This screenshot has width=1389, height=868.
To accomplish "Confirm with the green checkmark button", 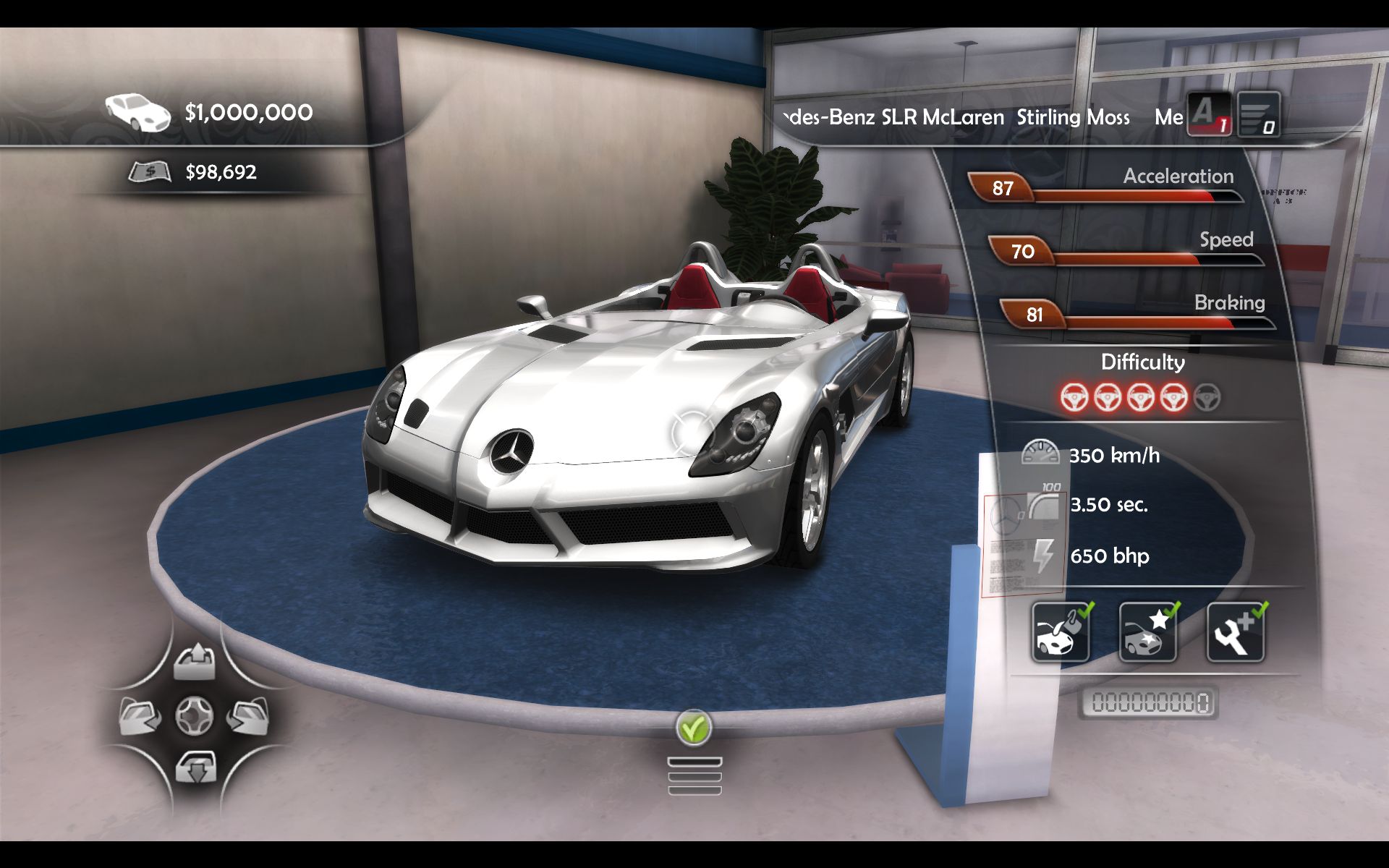I will pyautogui.click(x=694, y=728).
